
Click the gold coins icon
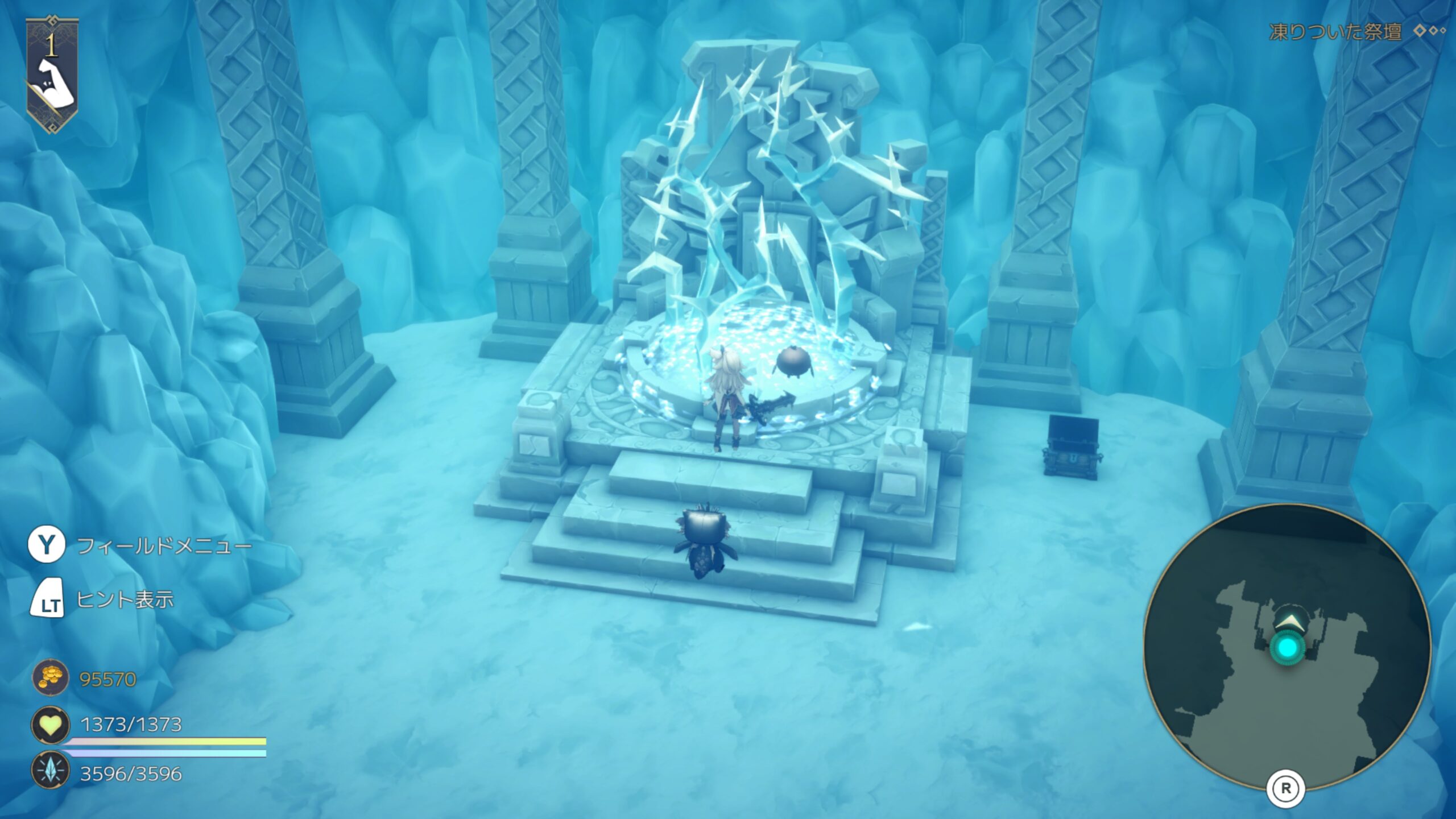coord(50,678)
